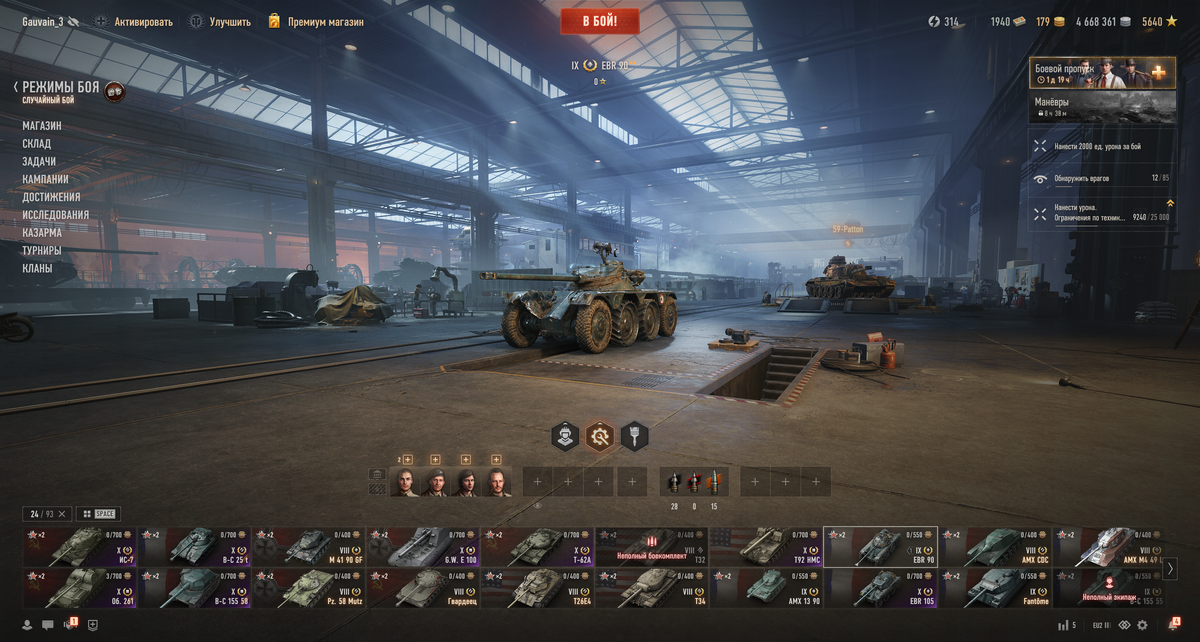Viewport: 1200px width, 642px height.
Task: Select the EBR 105 tank card
Action: click(x=880, y=588)
